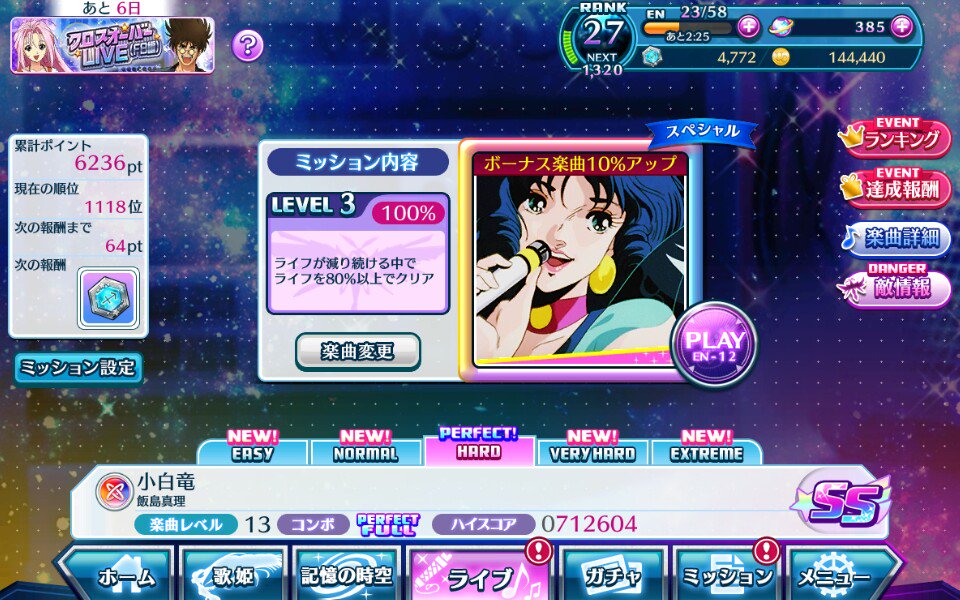960x600 pixels.
Task: Select the EASY difficulty tab
Action: tap(252, 452)
